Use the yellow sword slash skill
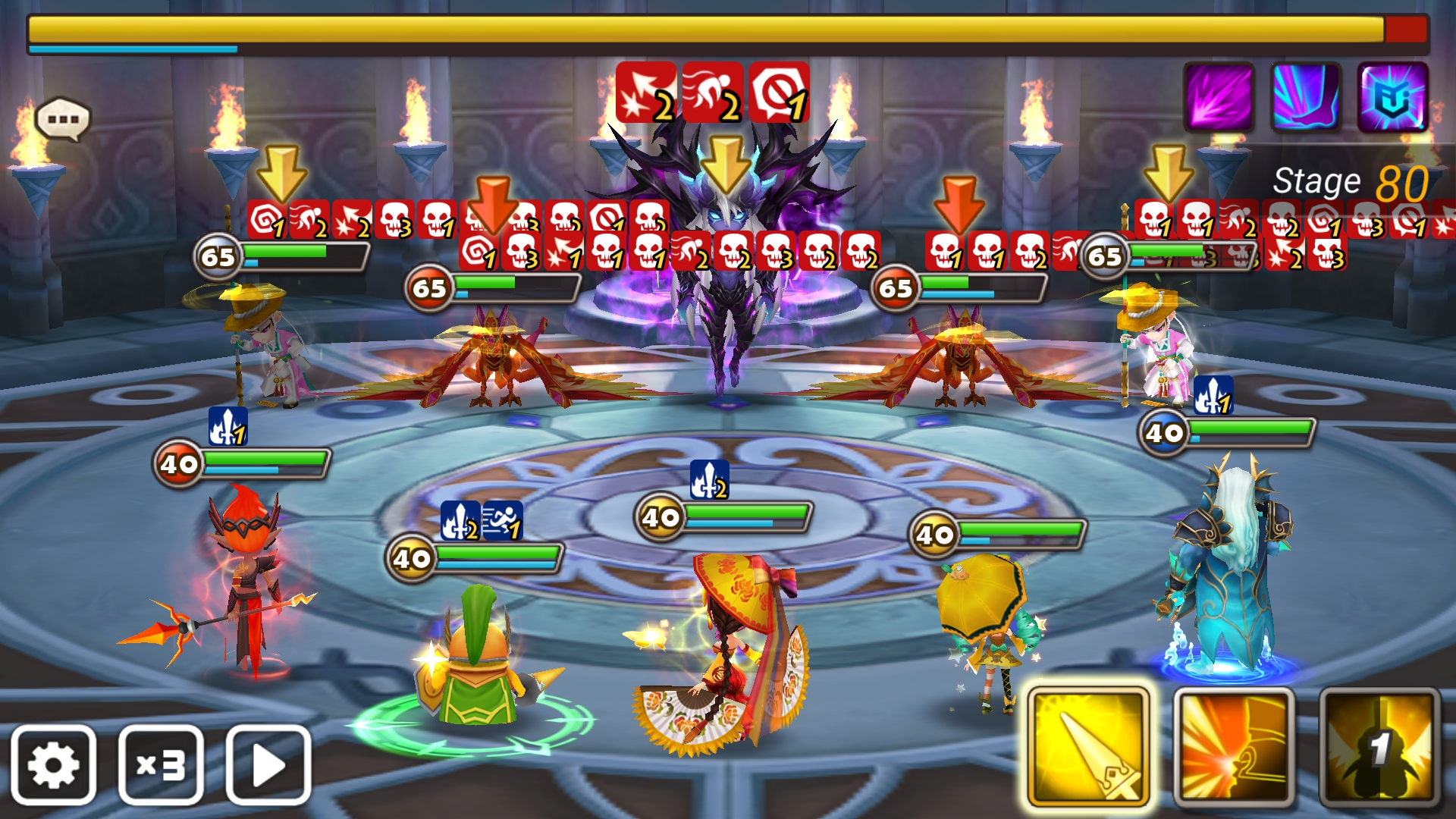Screen dimensions: 1456x819 pyautogui.click(x=1088, y=747)
